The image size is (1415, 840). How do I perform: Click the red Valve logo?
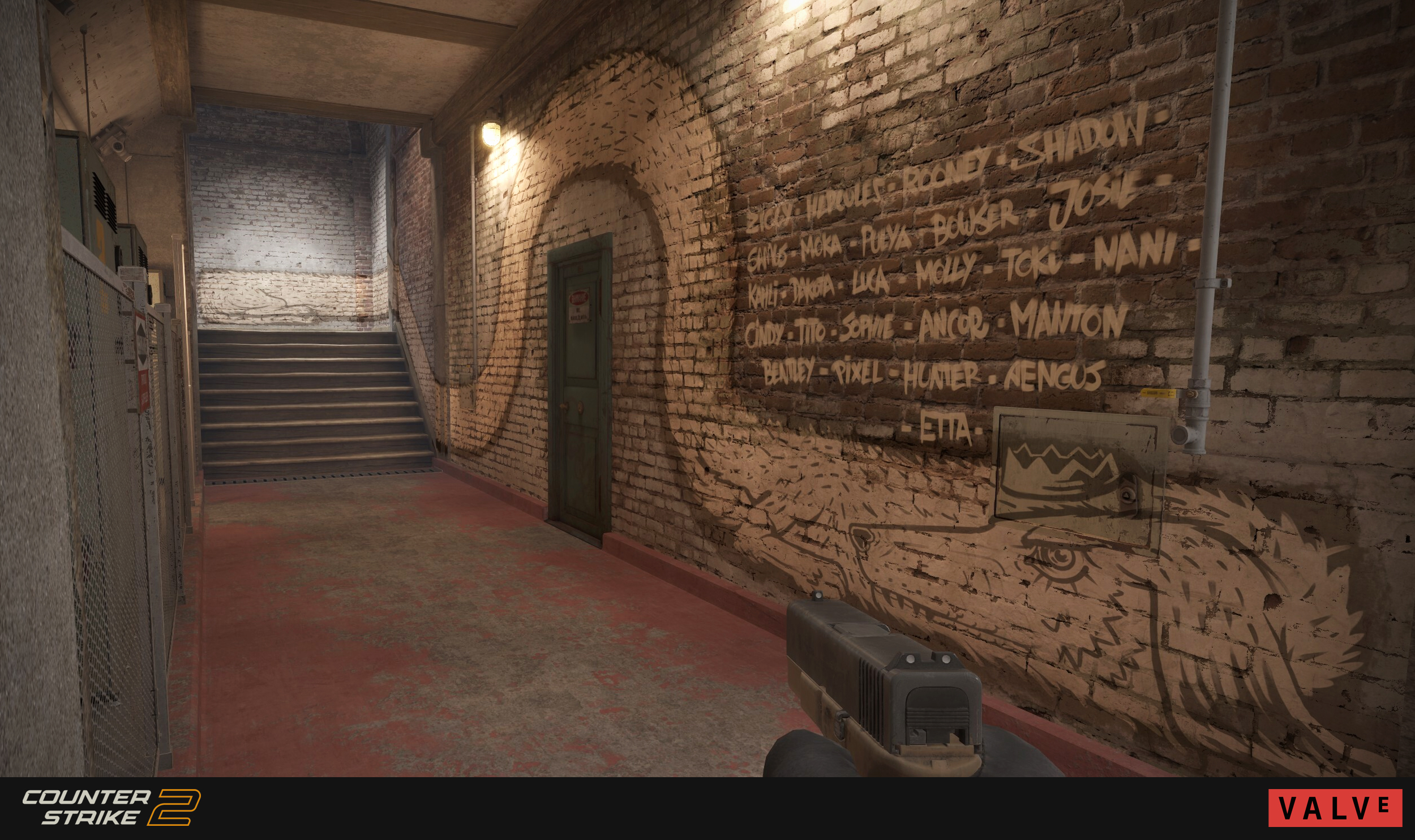[x=1335, y=808]
